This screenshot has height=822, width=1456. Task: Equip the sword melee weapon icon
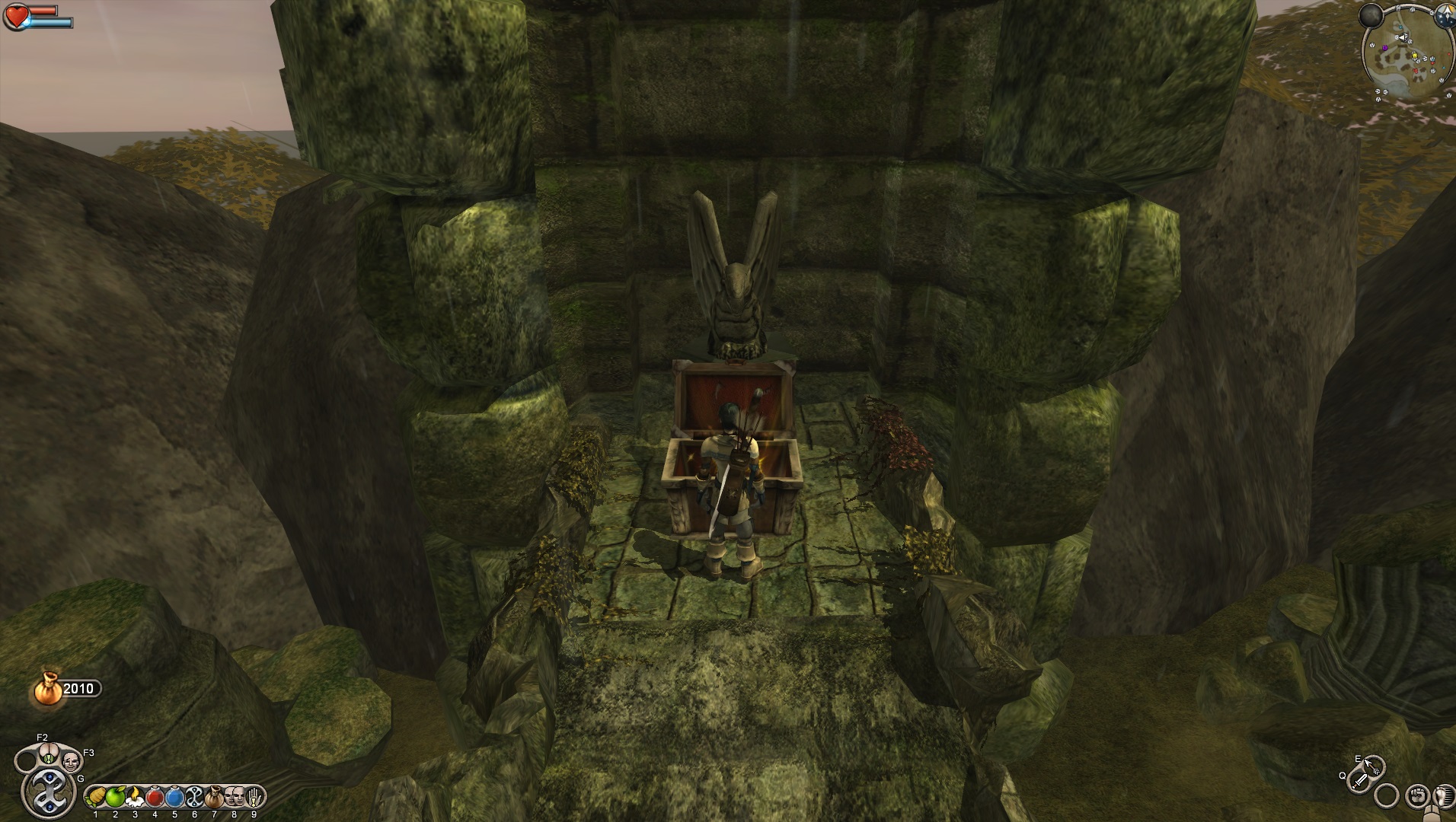tap(1359, 780)
